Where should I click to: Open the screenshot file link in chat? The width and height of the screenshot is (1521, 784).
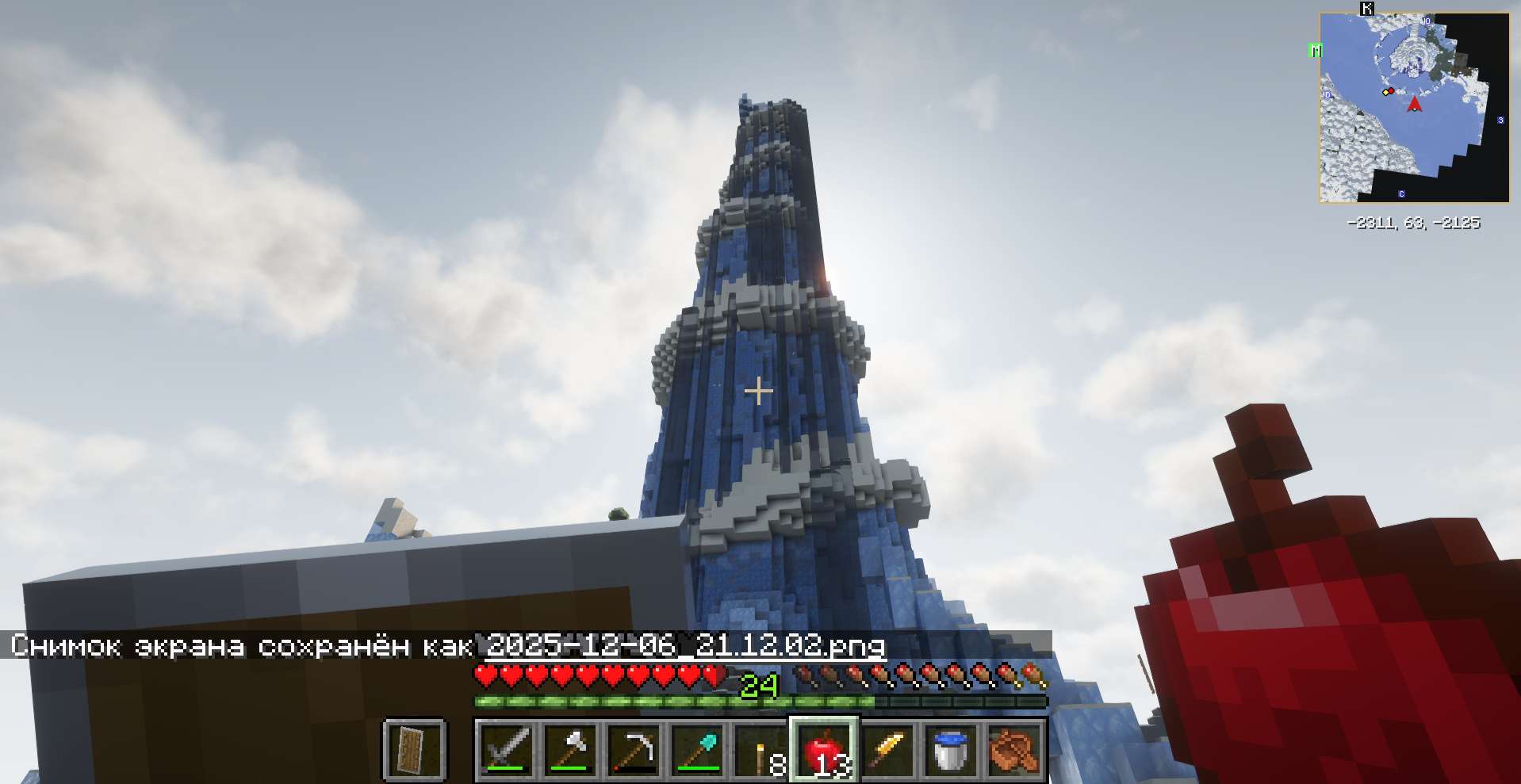point(685,646)
